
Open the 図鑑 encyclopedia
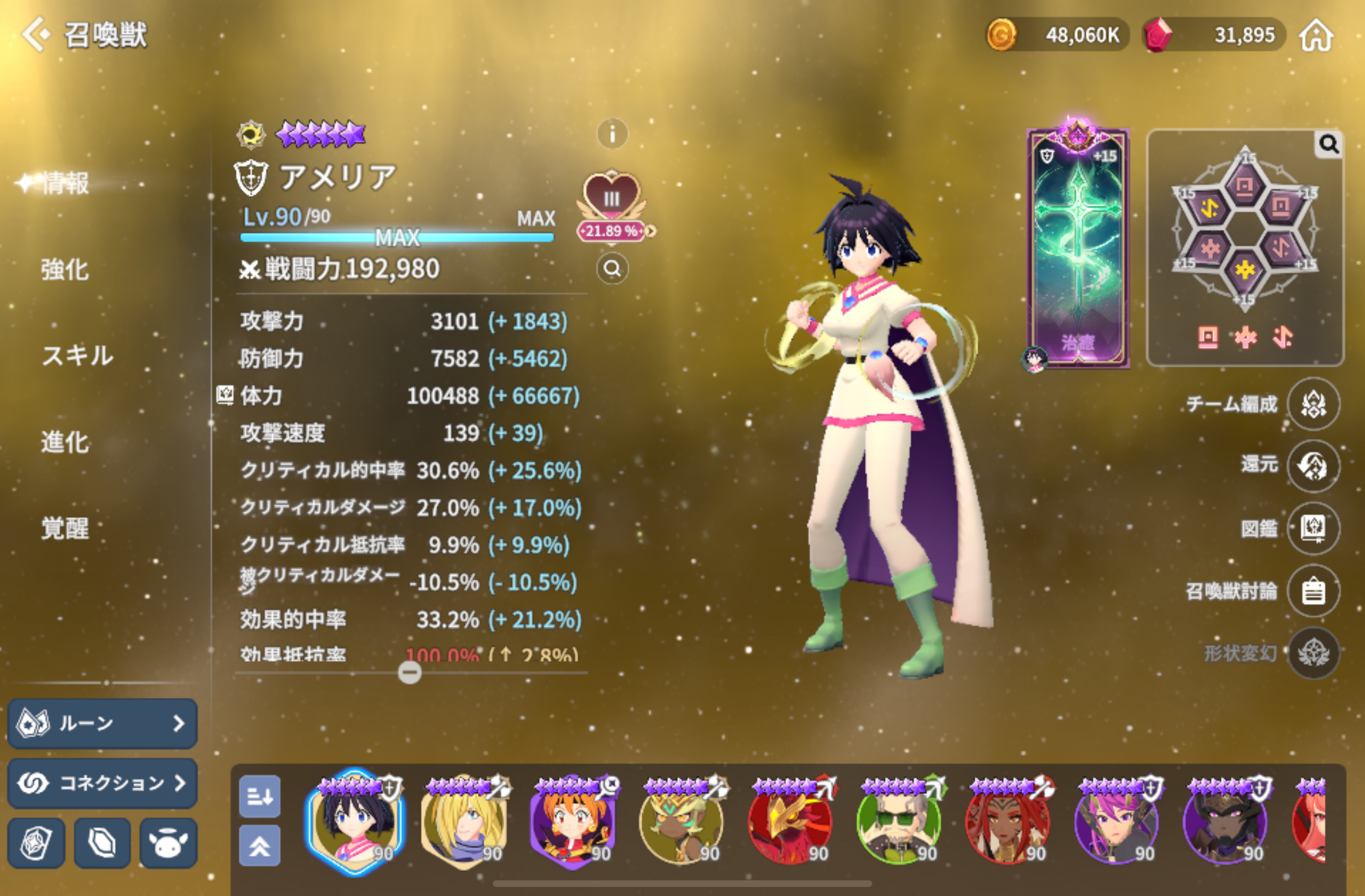coord(1313,529)
